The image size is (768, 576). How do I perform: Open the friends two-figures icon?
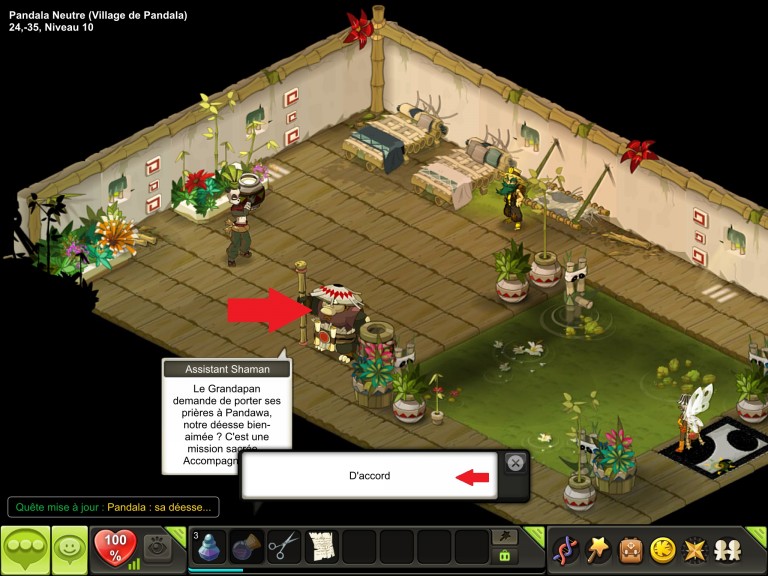click(x=727, y=549)
